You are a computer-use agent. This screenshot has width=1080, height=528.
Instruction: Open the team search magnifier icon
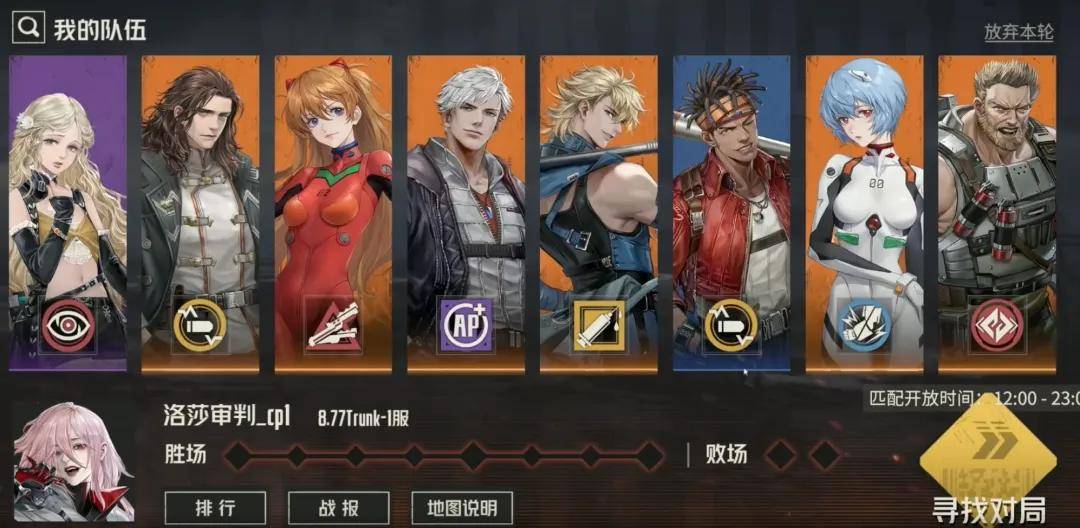27,28
